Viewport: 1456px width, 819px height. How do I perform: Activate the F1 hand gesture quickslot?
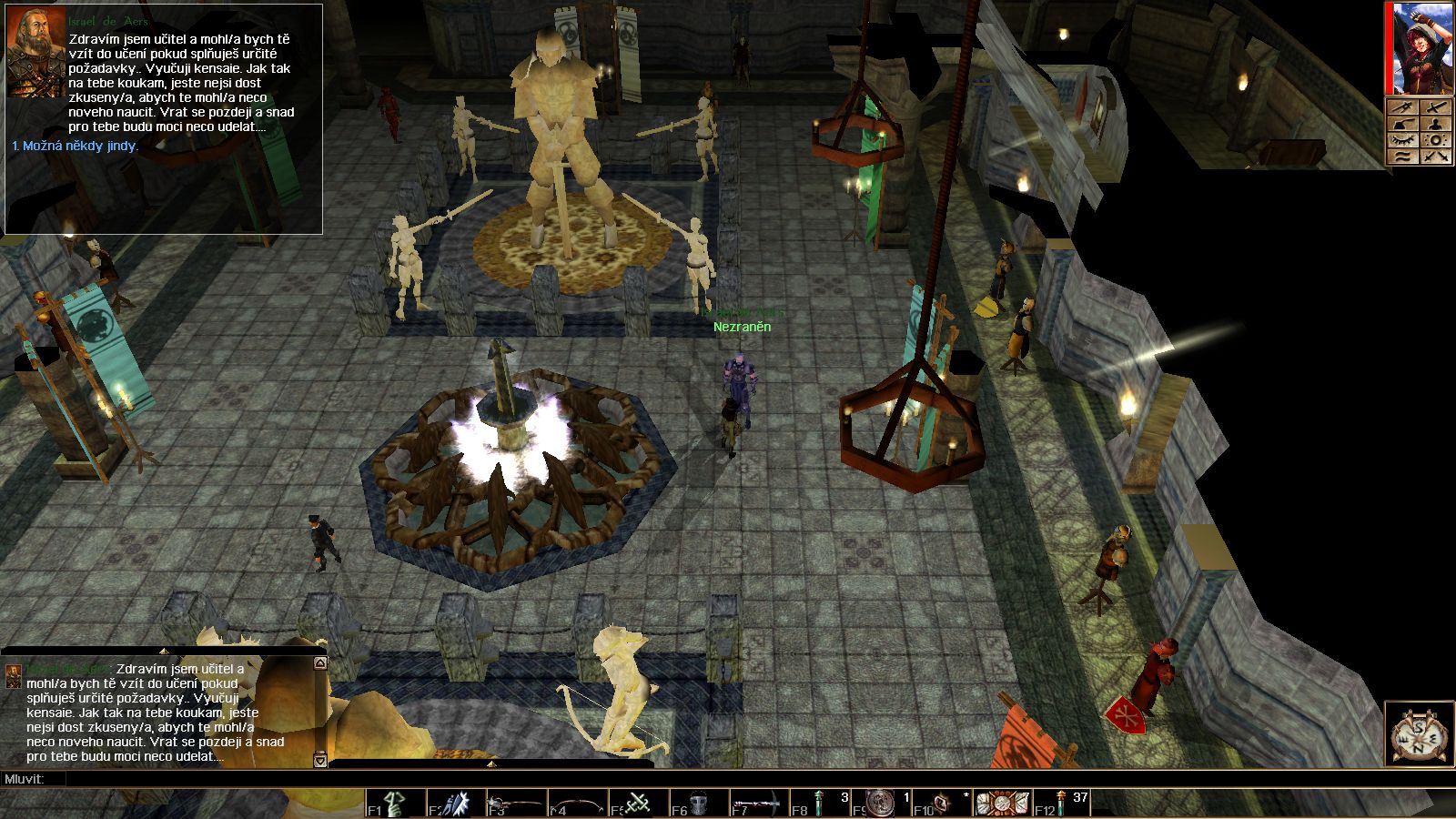point(396,804)
